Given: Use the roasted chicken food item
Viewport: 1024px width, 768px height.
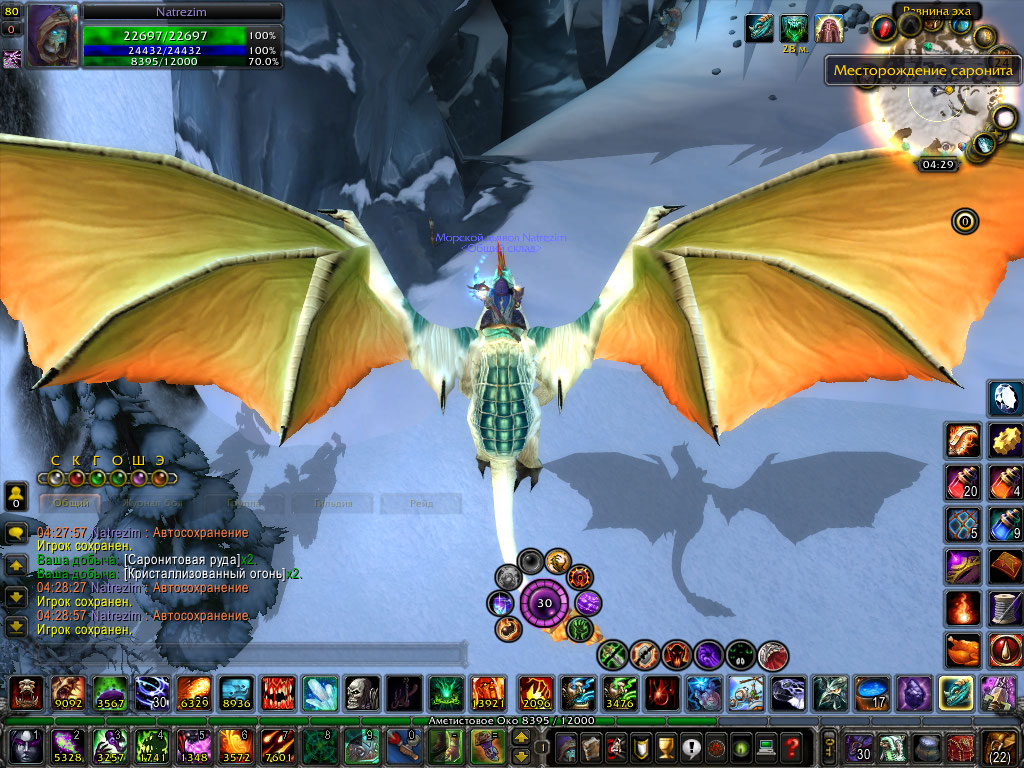Looking at the screenshot, I should [962, 649].
